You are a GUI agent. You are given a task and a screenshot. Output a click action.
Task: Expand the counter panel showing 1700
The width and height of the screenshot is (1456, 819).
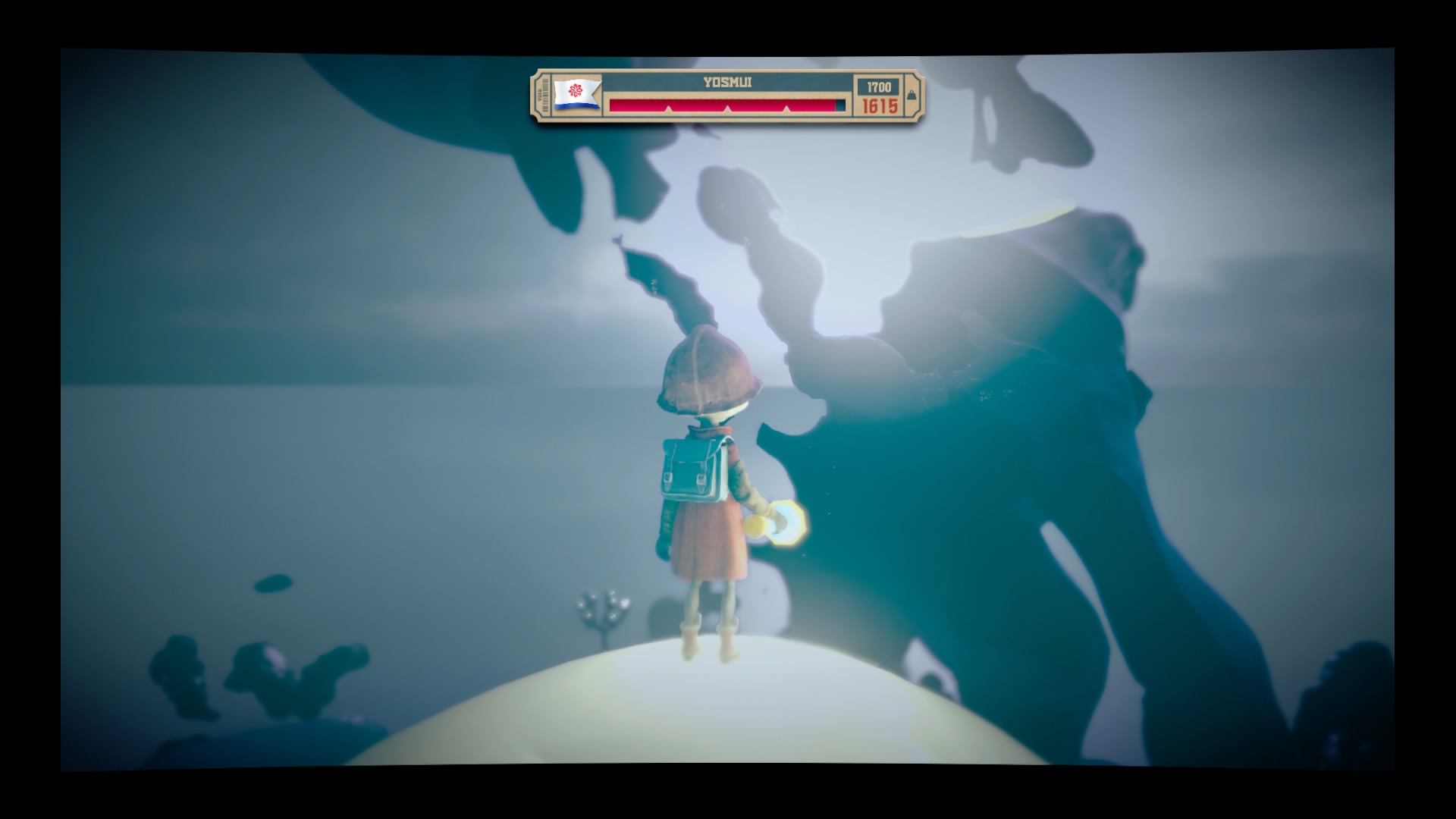[x=880, y=86]
